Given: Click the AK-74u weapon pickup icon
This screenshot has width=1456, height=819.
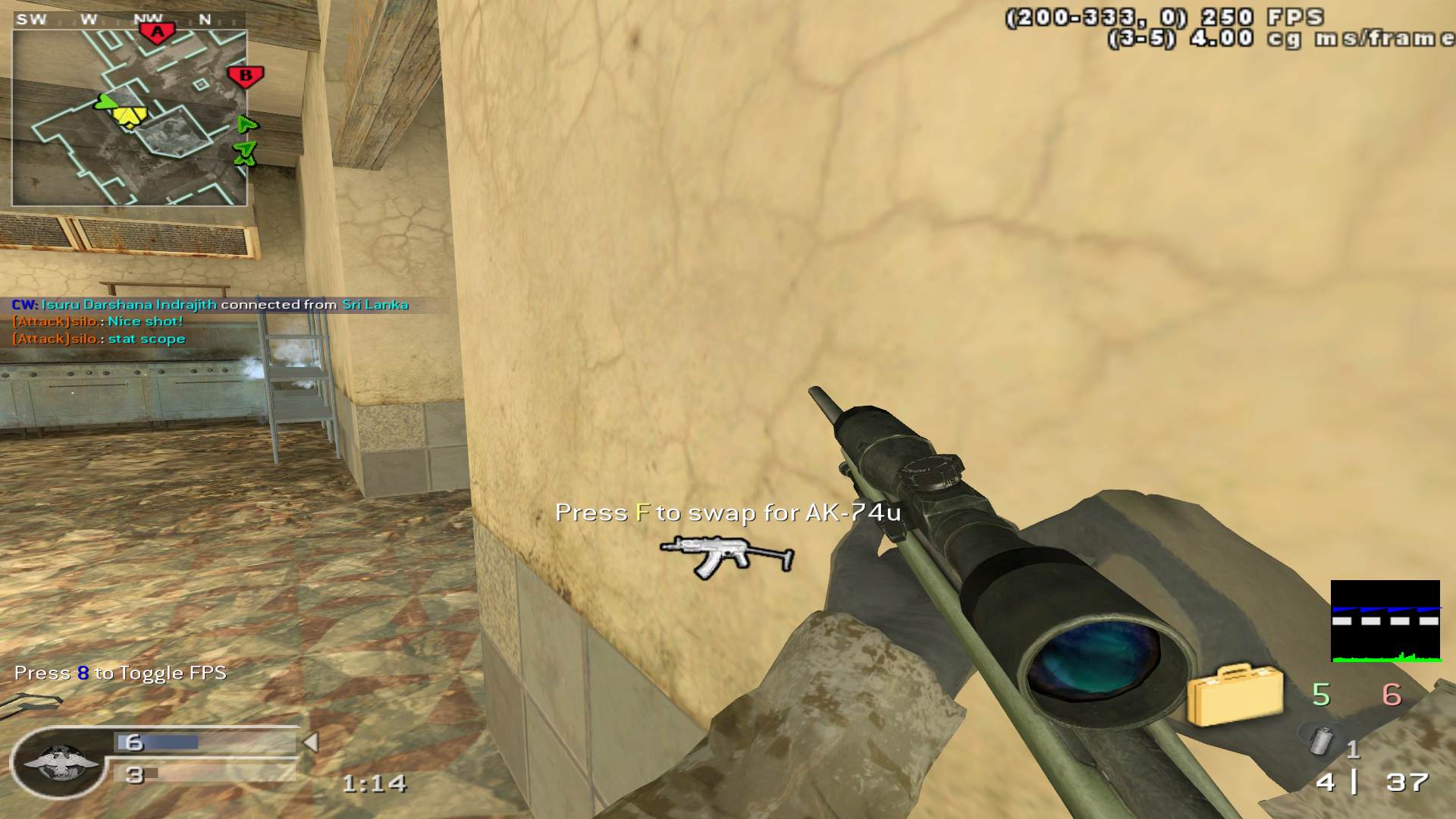Looking at the screenshot, I should (x=726, y=556).
